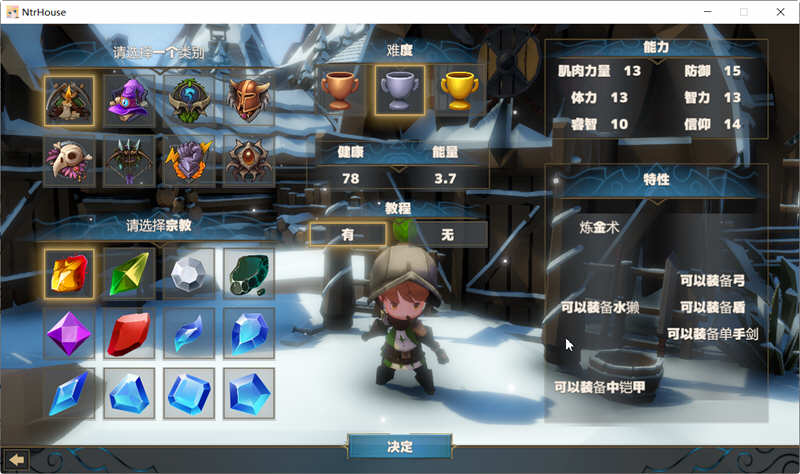Confirm selection with the 决定 button

pyautogui.click(x=400, y=446)
